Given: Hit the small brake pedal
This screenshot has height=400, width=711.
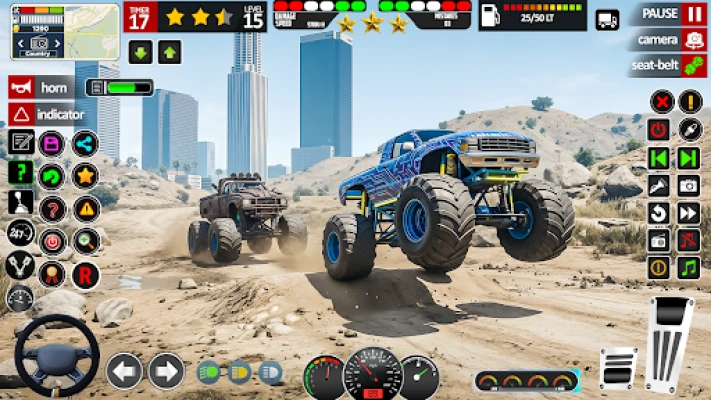Looking at the screenshot, I should coord(618,367).
